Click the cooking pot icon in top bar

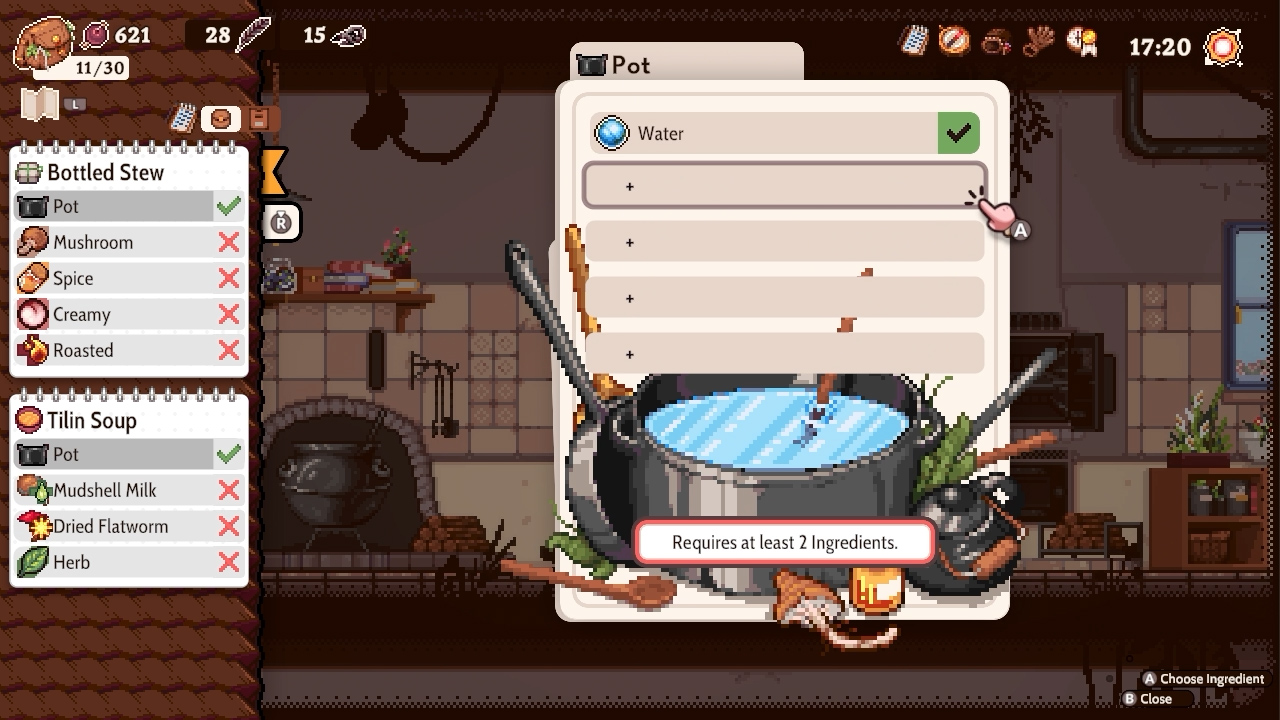click(x=996, y=42)
